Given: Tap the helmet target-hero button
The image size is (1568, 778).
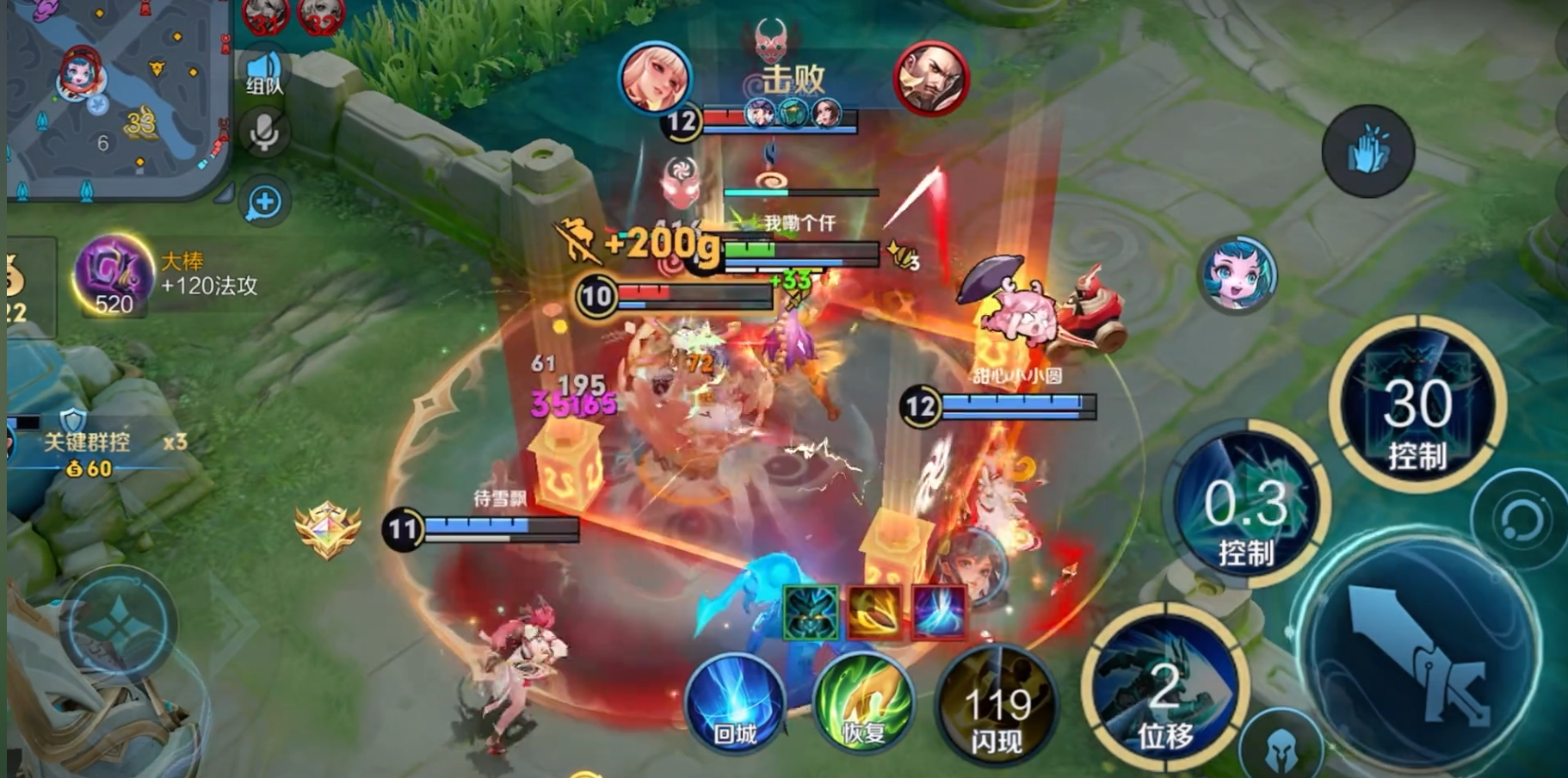Looking at the screenshot, I should click(1281, 747).
